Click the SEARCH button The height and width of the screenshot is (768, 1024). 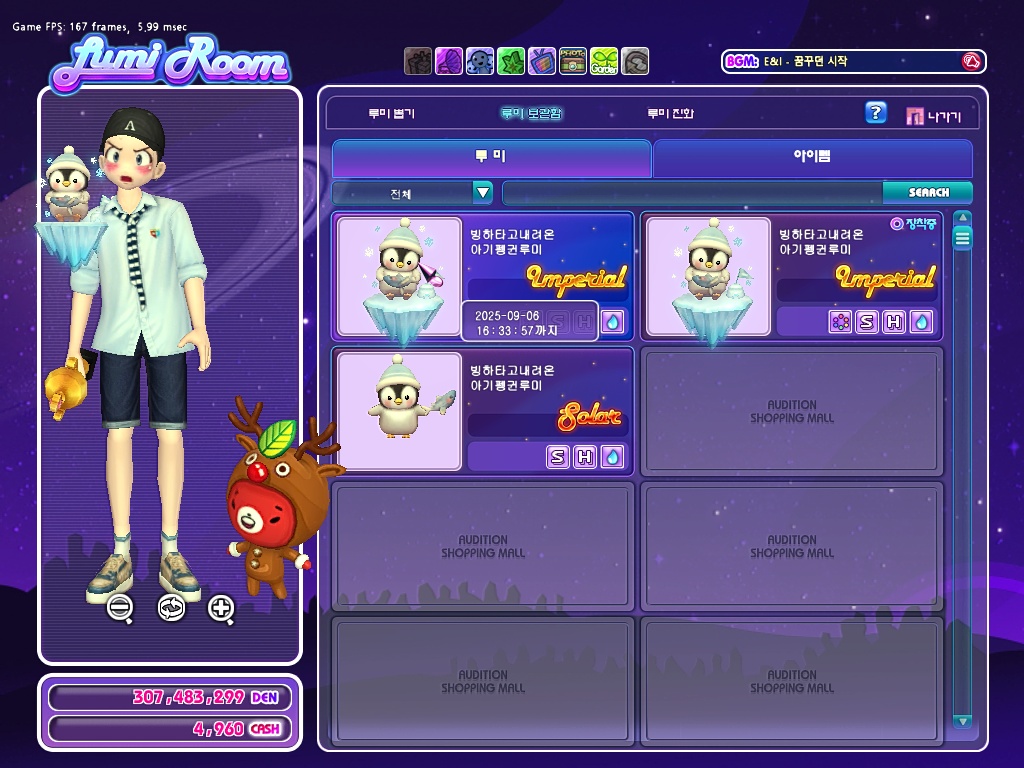coord(928,193)
